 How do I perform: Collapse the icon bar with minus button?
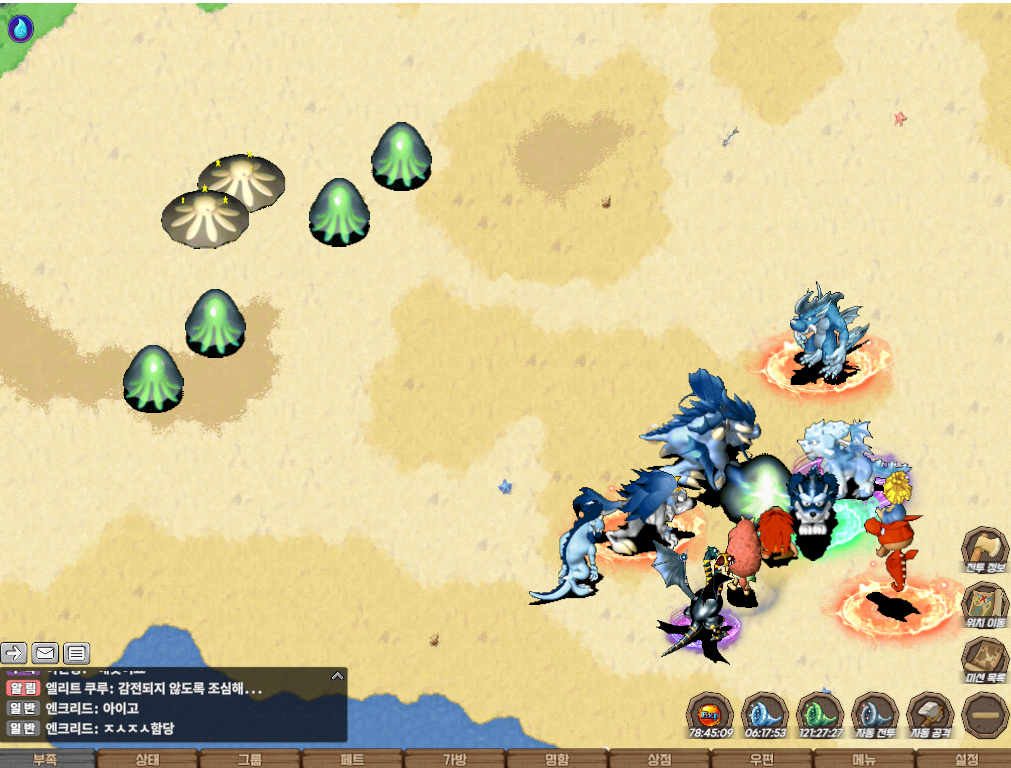pos(984,715)
